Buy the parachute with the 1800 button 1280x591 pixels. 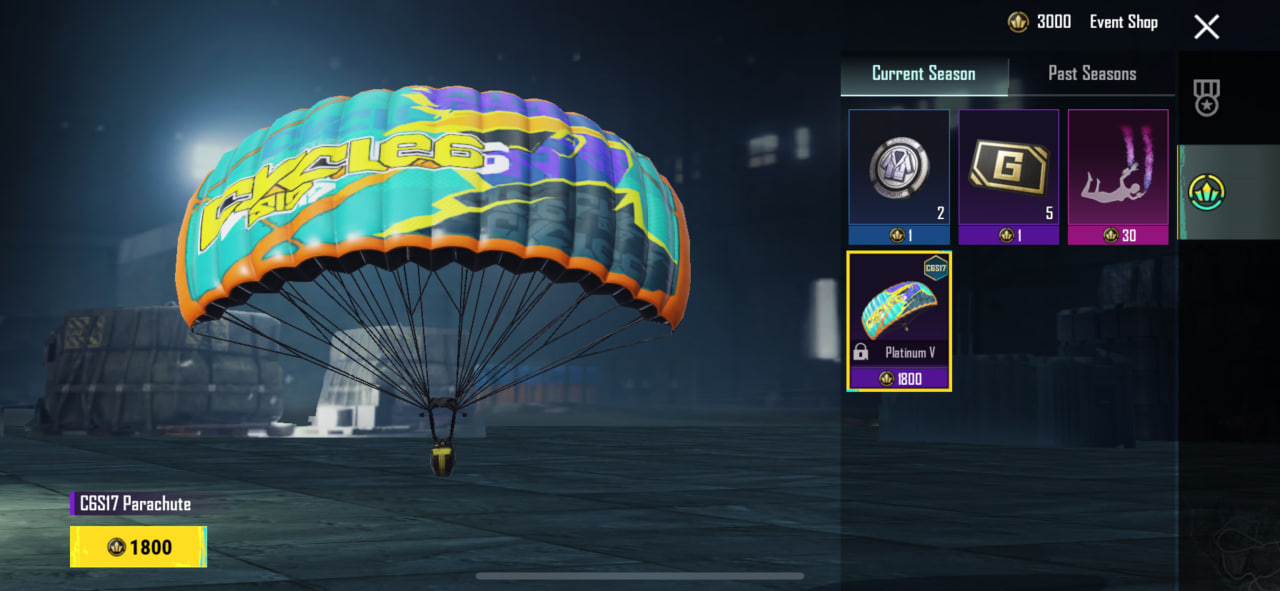[139, 547]
